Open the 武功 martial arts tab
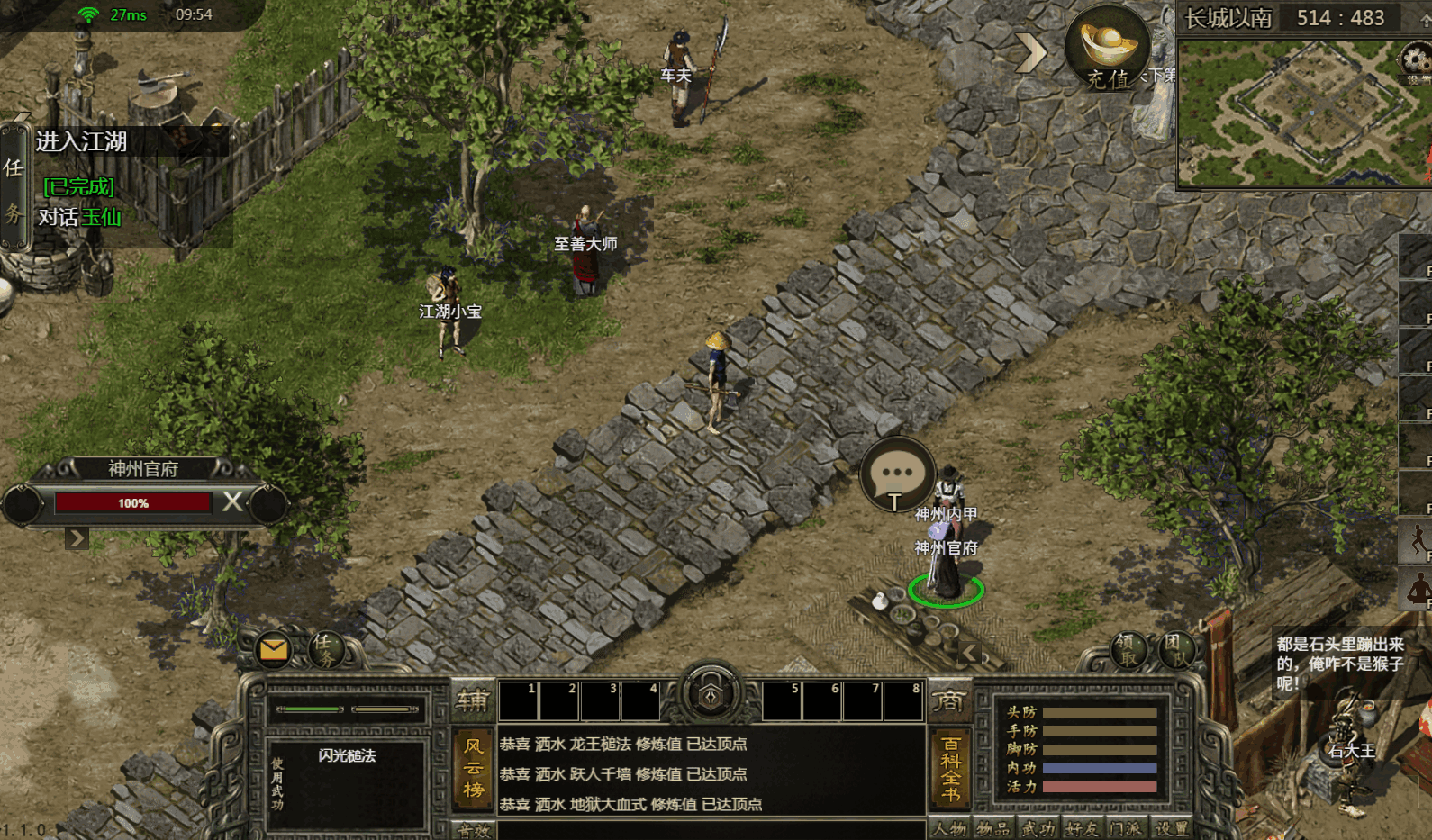Screen dimensions: 1432x840 (1038, 829)
